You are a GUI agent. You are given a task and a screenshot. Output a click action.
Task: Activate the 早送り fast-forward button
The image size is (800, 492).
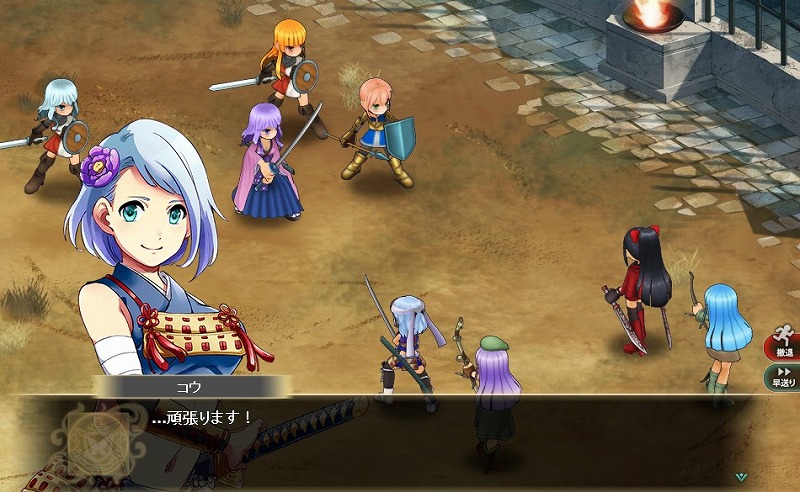[783, 377]
